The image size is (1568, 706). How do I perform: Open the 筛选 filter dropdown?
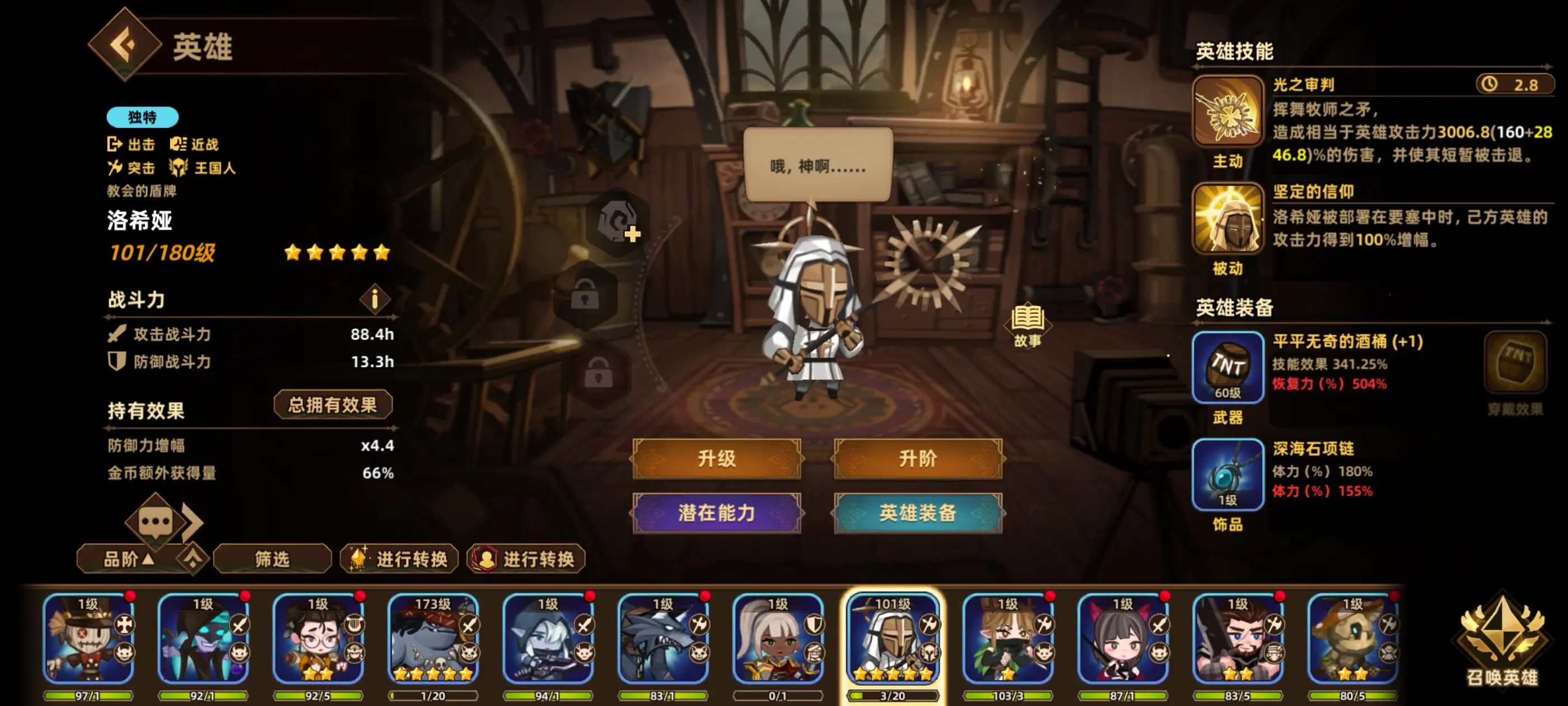tap(272, 559)
